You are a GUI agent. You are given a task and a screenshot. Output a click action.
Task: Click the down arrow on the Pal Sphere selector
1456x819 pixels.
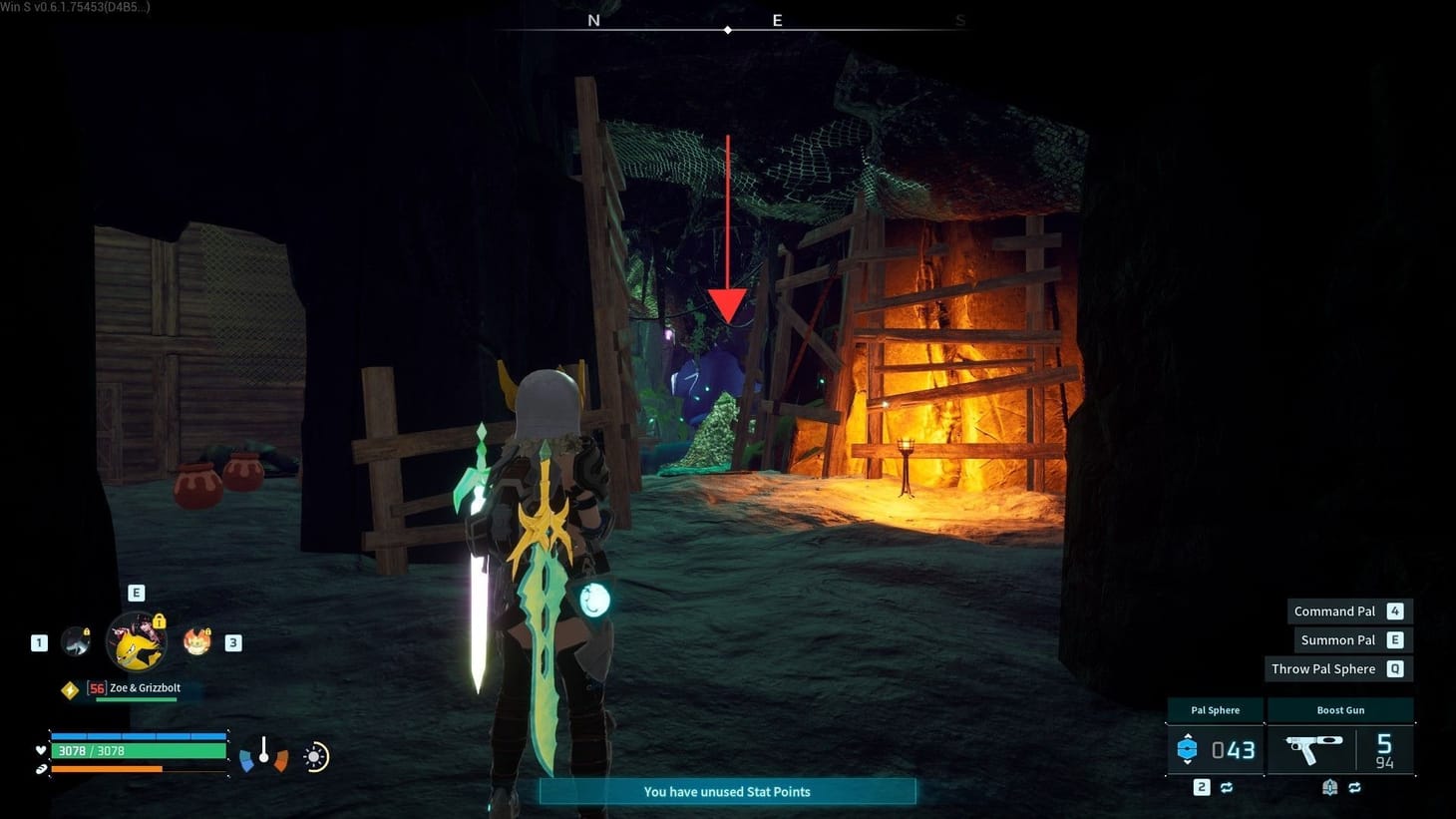(x=1188, y=763)
